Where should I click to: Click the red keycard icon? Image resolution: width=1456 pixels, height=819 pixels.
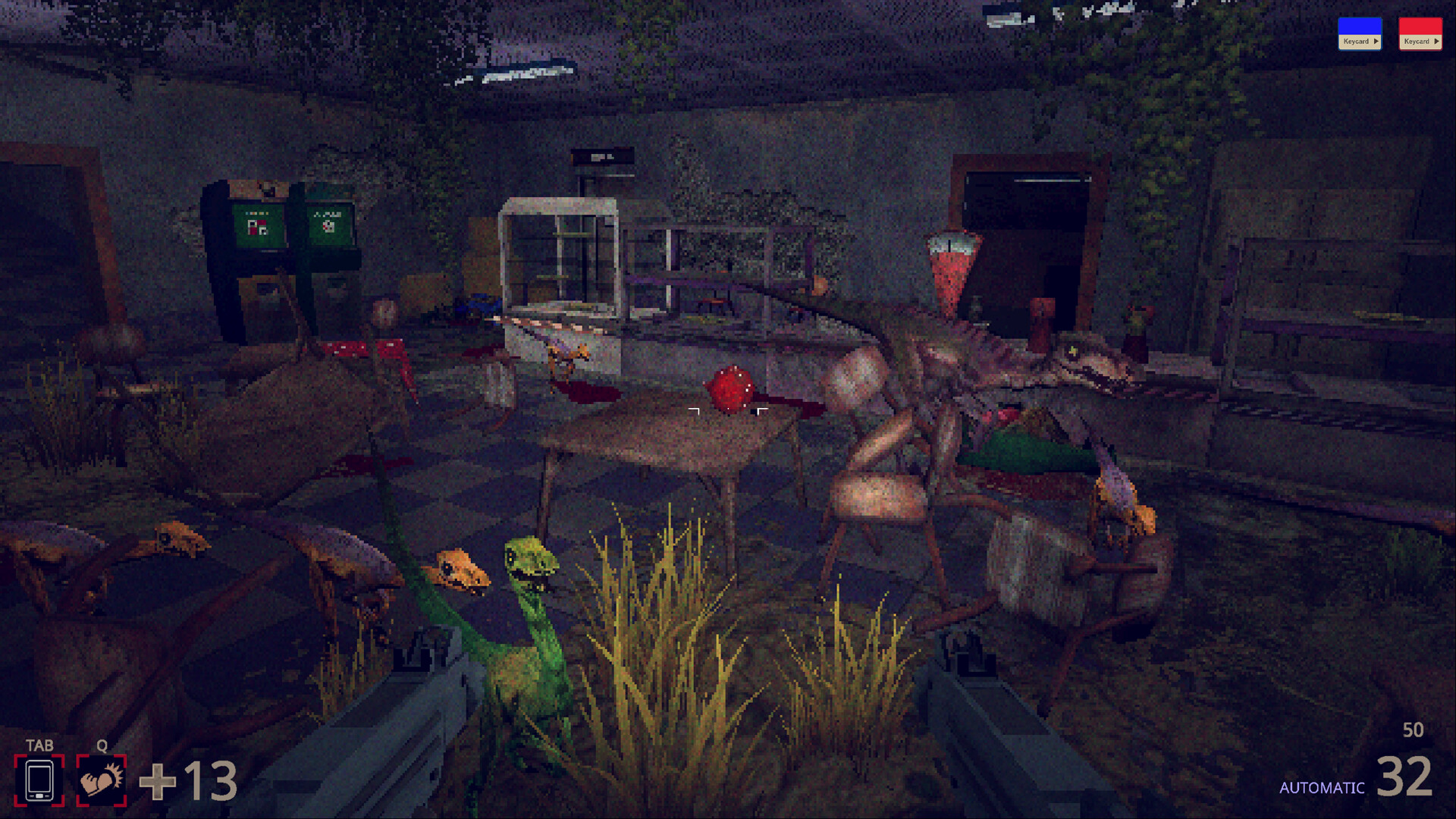[x=1420, y=25]
